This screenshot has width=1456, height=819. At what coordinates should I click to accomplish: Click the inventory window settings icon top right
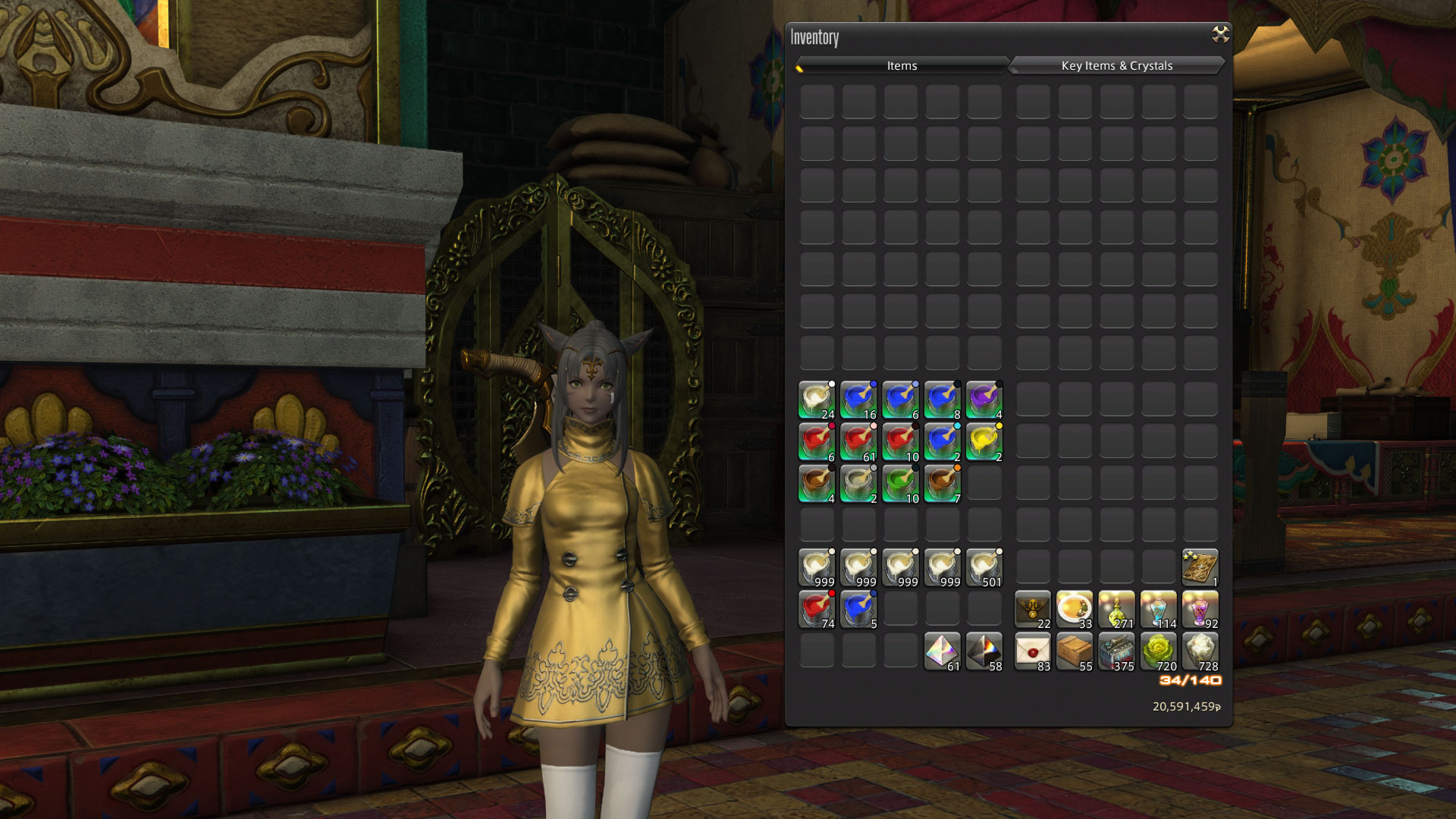[1219, 32]
